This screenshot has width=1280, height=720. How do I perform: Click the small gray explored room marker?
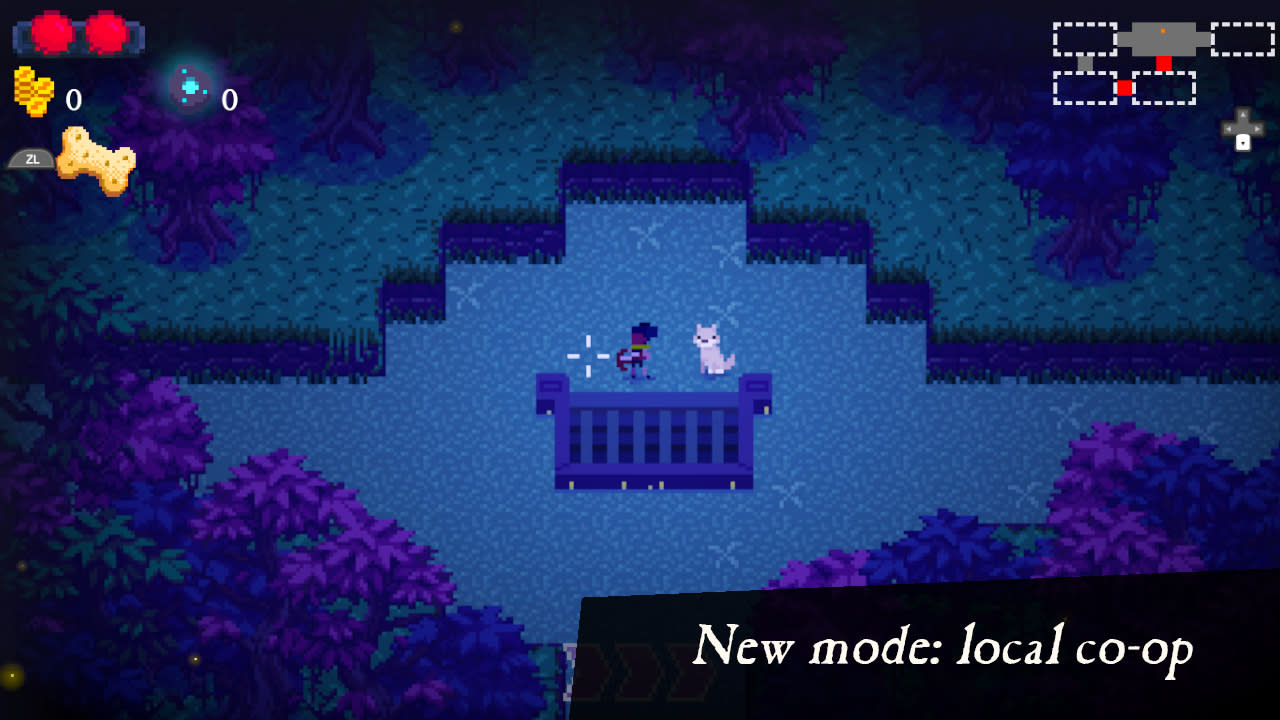1085,63
